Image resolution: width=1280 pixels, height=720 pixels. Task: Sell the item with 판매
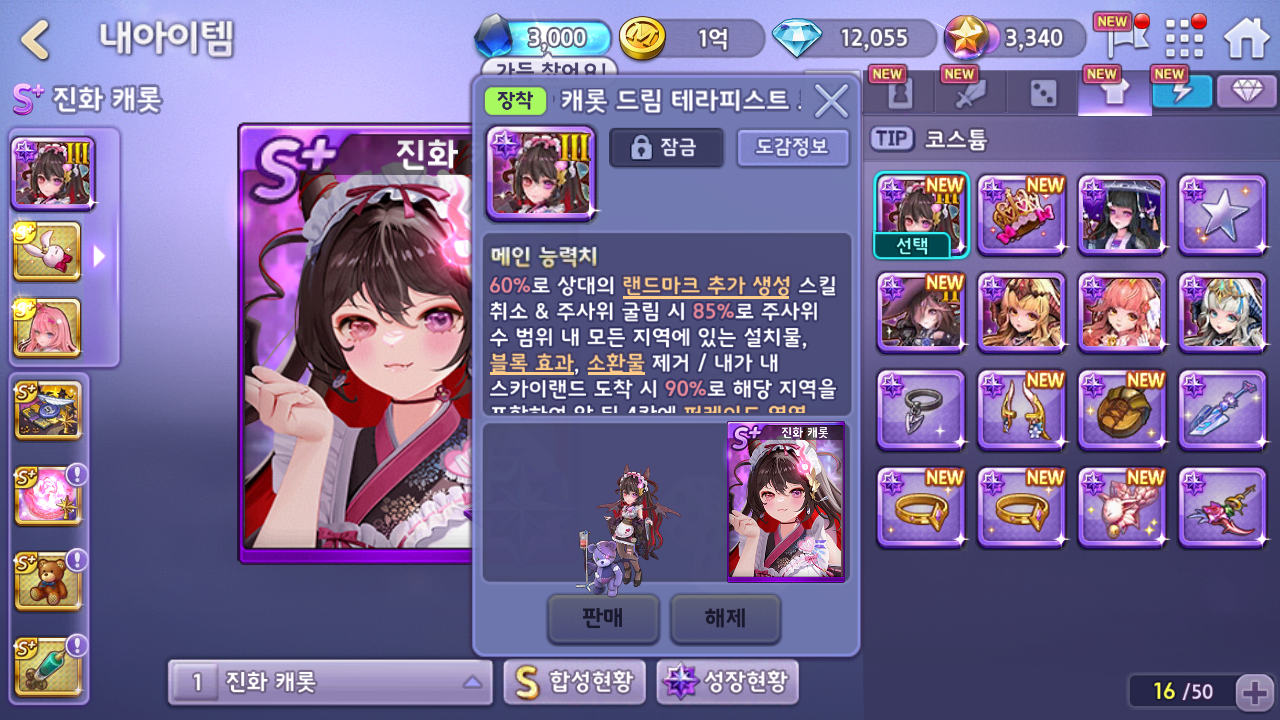click(x=603, y=618)
